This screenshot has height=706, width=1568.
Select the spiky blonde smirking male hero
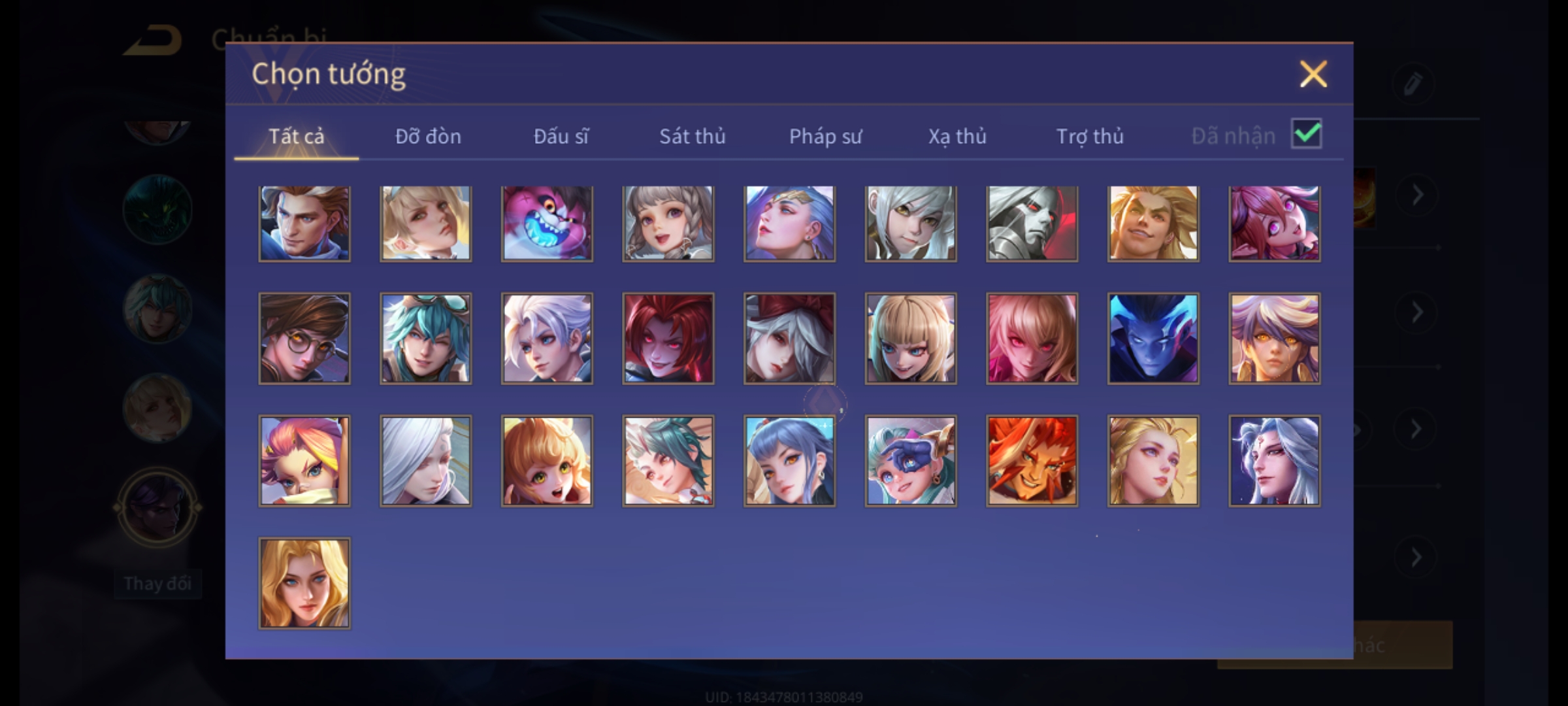point(1153,224)
